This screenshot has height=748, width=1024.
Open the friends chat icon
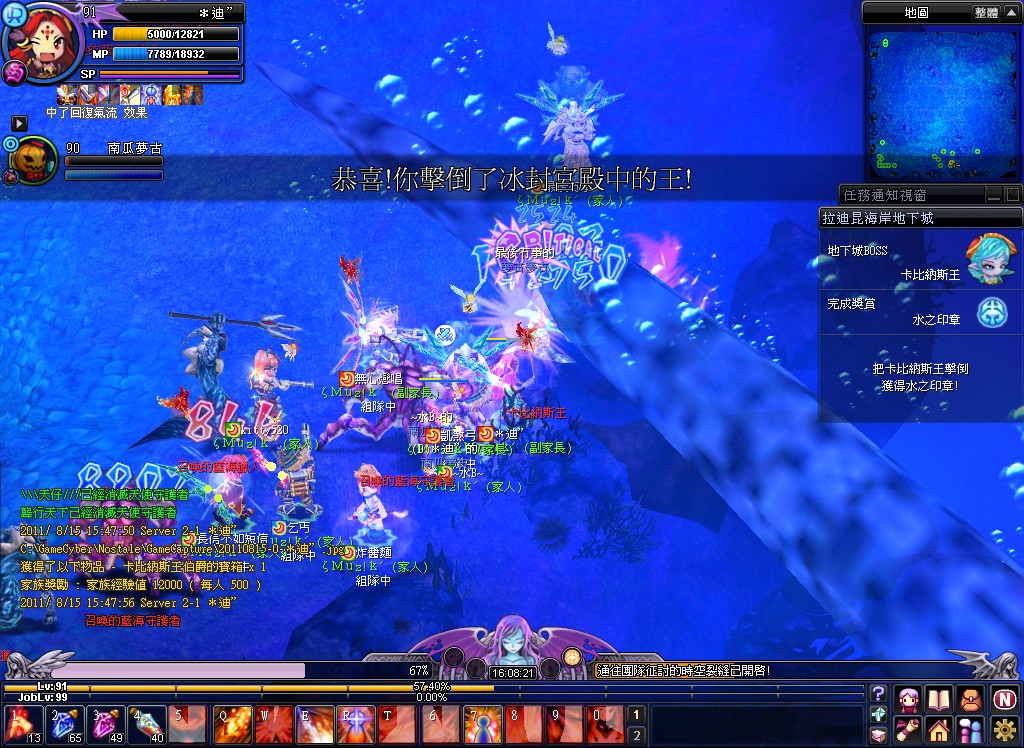coord(971,729)
